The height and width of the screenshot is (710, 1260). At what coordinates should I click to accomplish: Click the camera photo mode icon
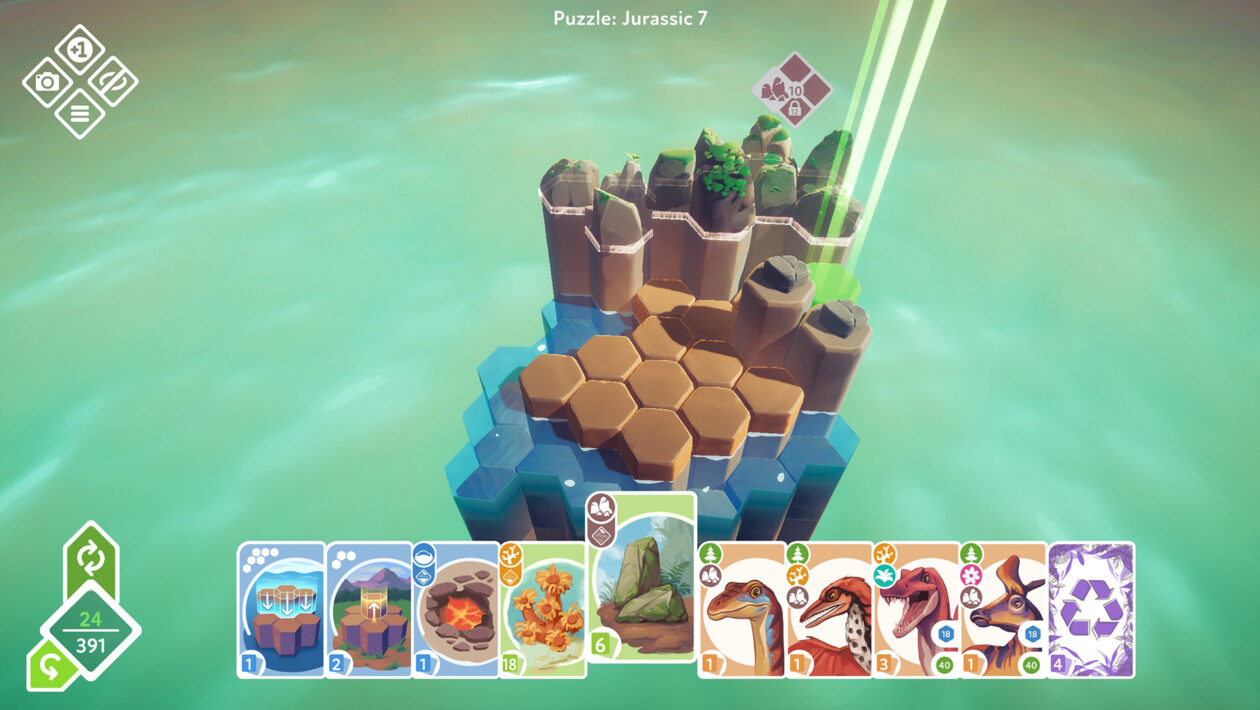pos(47,81)
